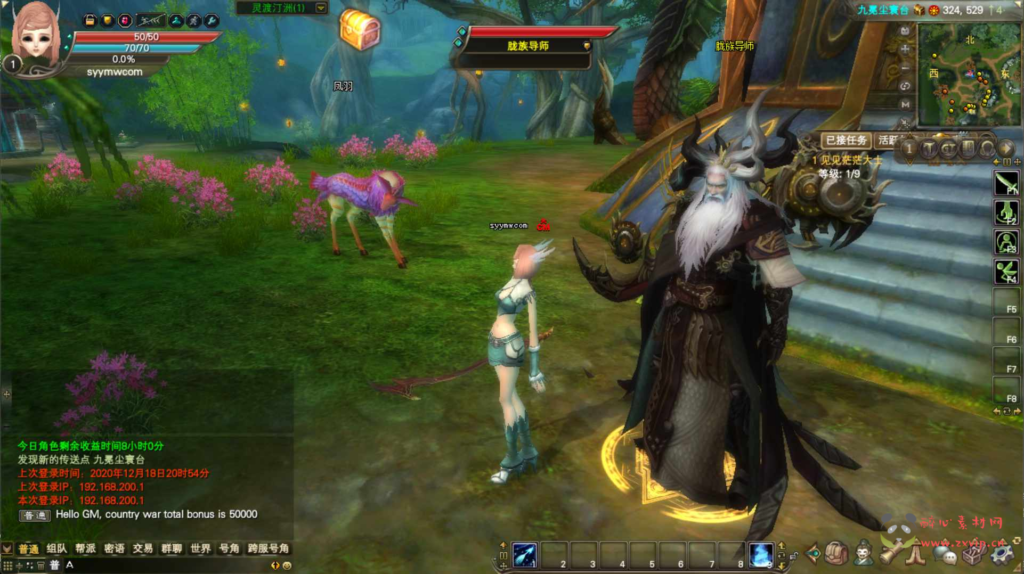1024x574 pixels.
Task: Switch to the 组队 chat channel tab
Action: click(56, 549)
